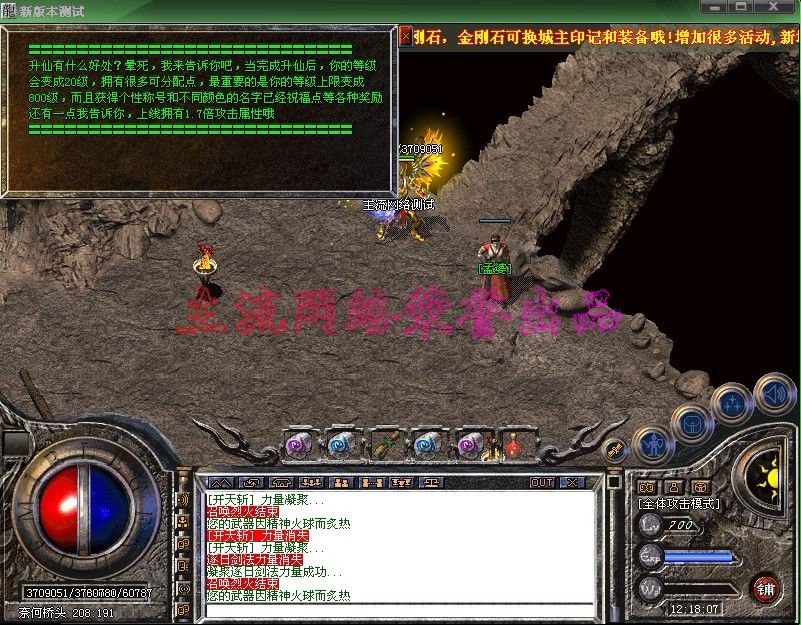Change the 全体攻击模式 attack mode

point(679,504)
